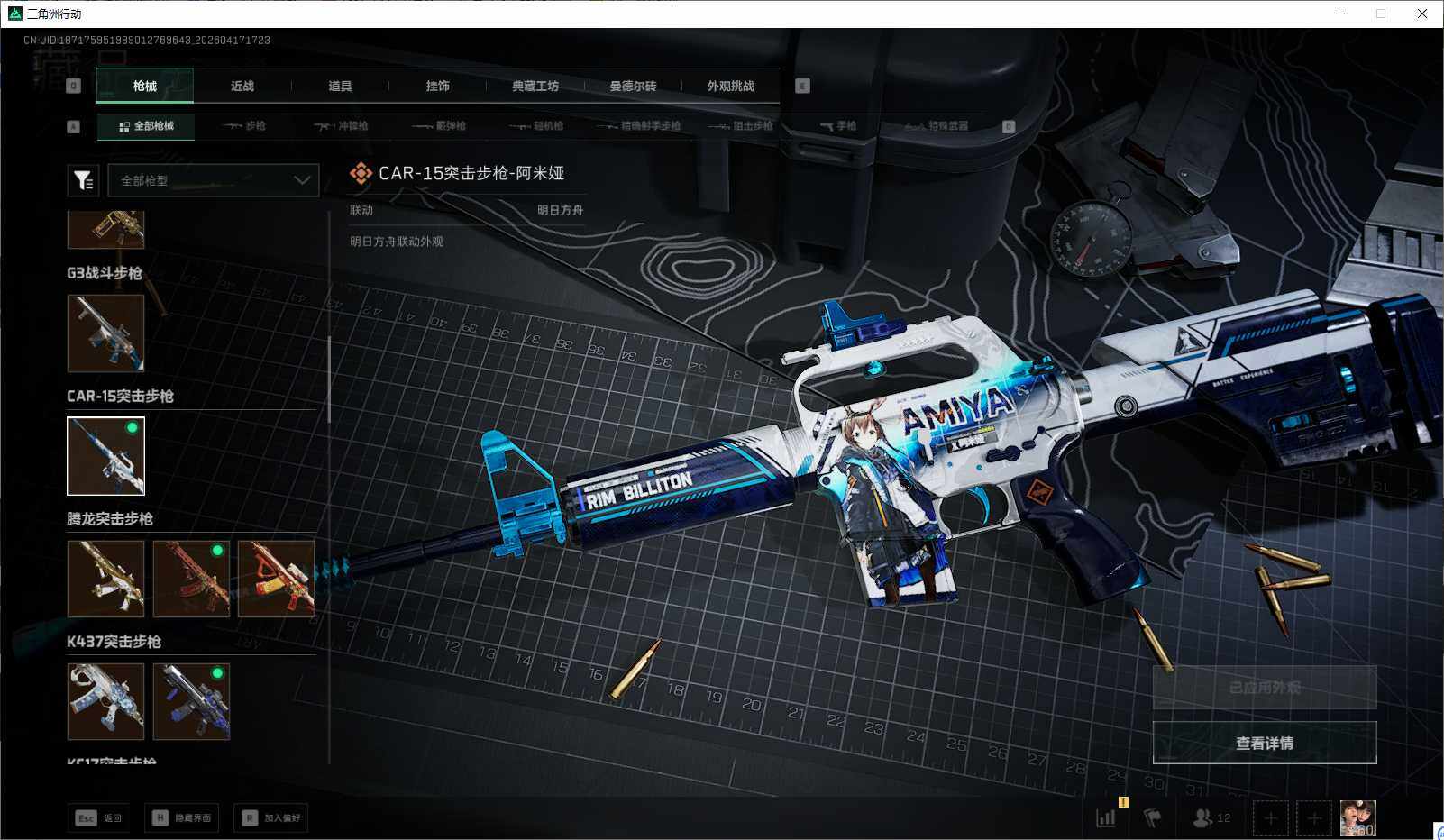Viewport: 1444px width, 840px height.
Task: Go to the 典藏工坊 tab
Action: [x=535, y=87]
